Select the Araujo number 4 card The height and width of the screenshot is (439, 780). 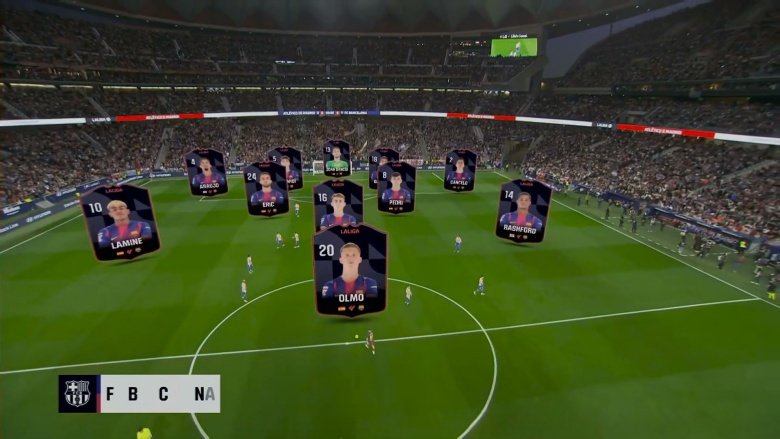207,172
